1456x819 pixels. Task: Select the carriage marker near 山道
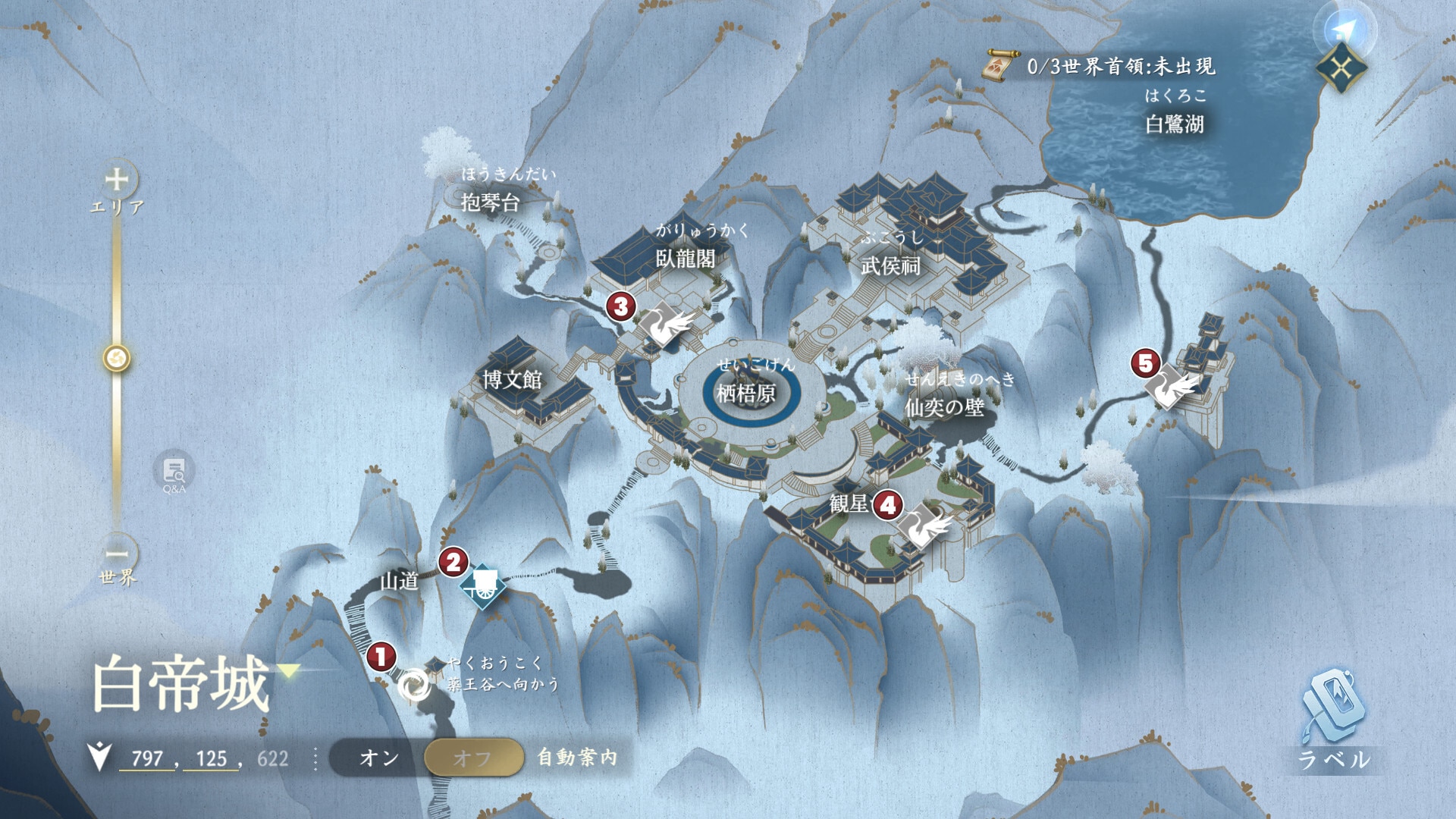coord(483,585)
